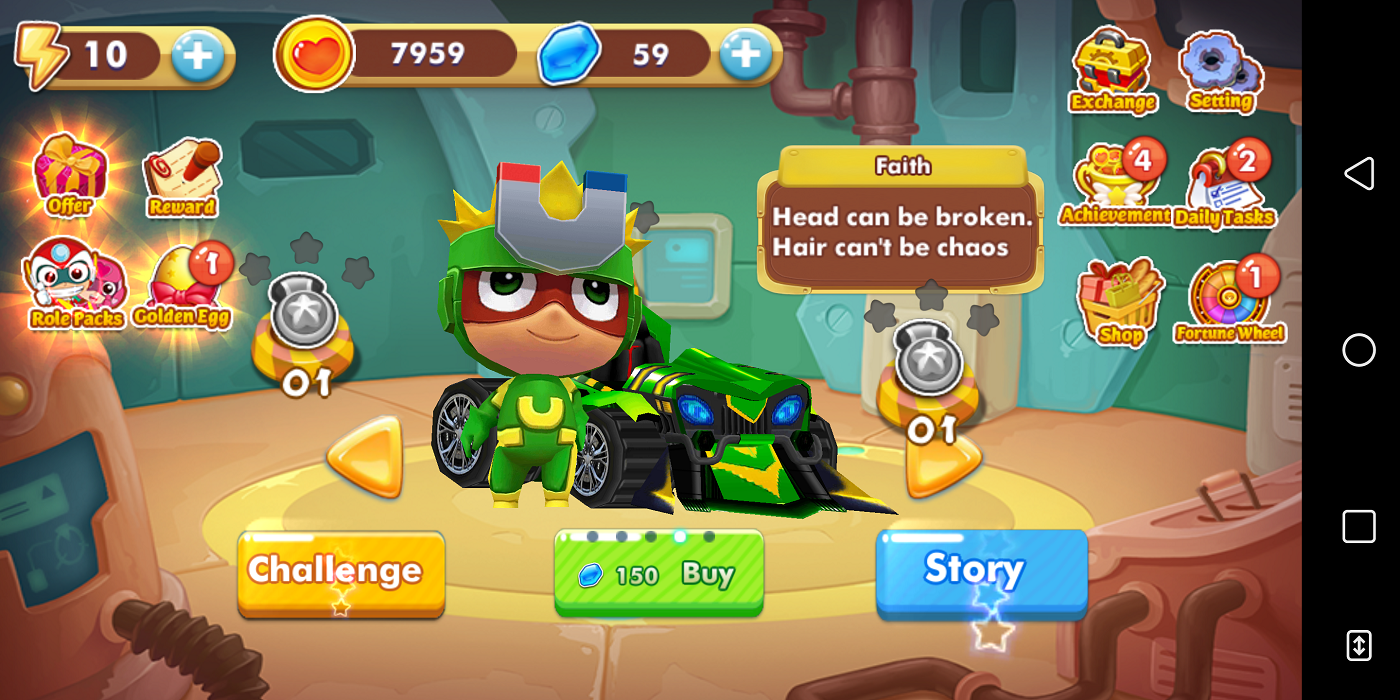Spin the Fortune Wheel
This screenshot has height=700, width=1400.
pos(1229,302)
